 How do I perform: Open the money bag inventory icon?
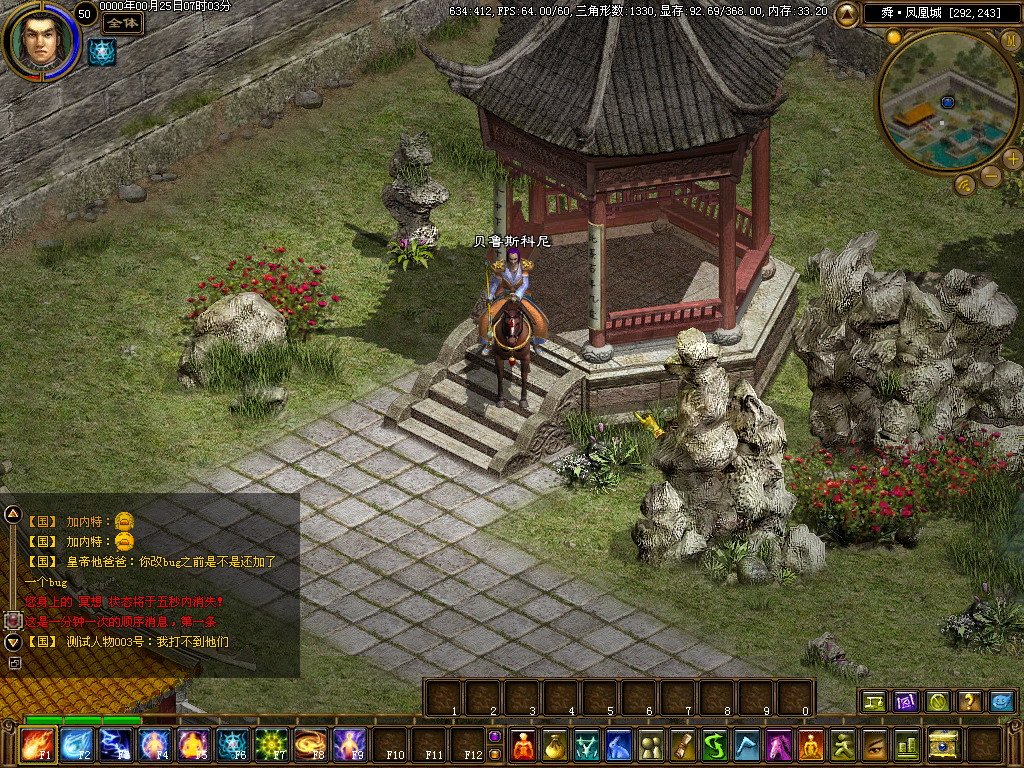pyautogui.click(x=551, y=745)
